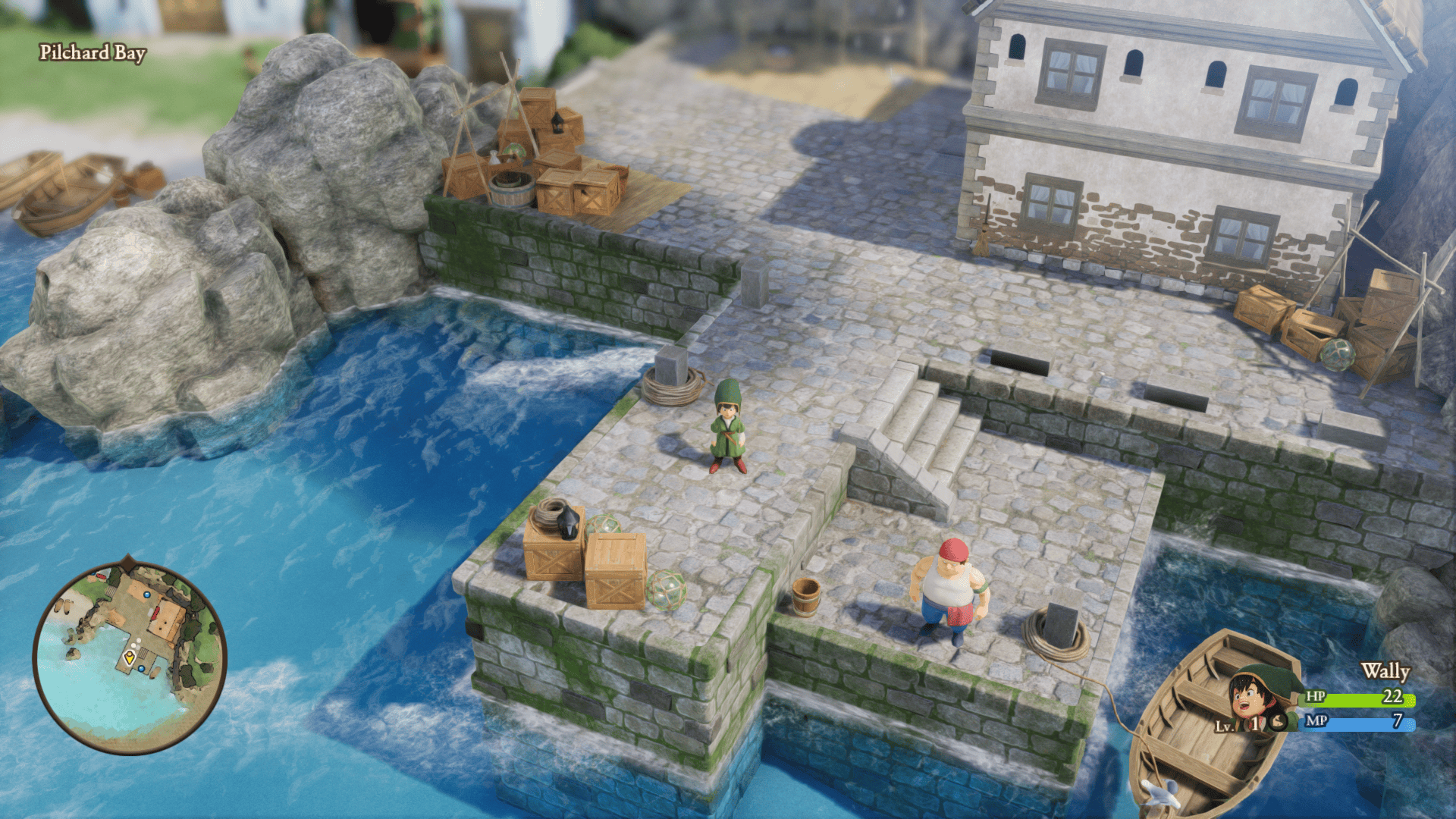The width and height of the screenshot is (1456, 819).
Task: Click the HP label on the status bar
Action: coord(1315,697)
